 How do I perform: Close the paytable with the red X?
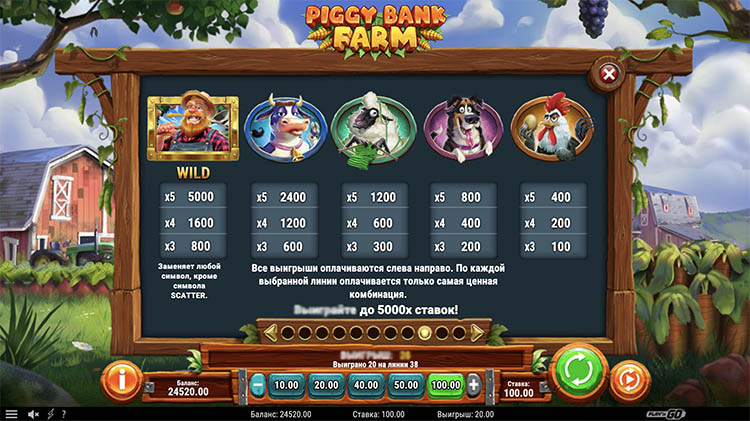click(x=607, y=73)
